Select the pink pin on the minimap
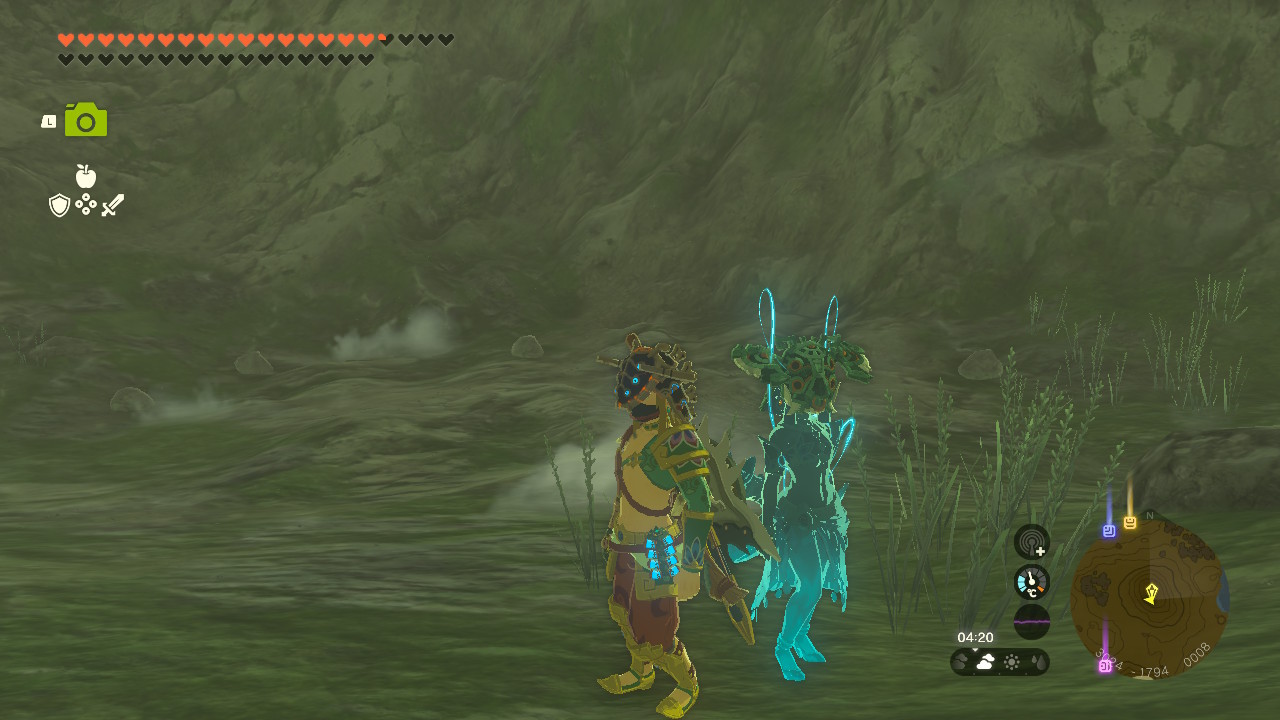 pyautogui.click(x=1105, y=665)
